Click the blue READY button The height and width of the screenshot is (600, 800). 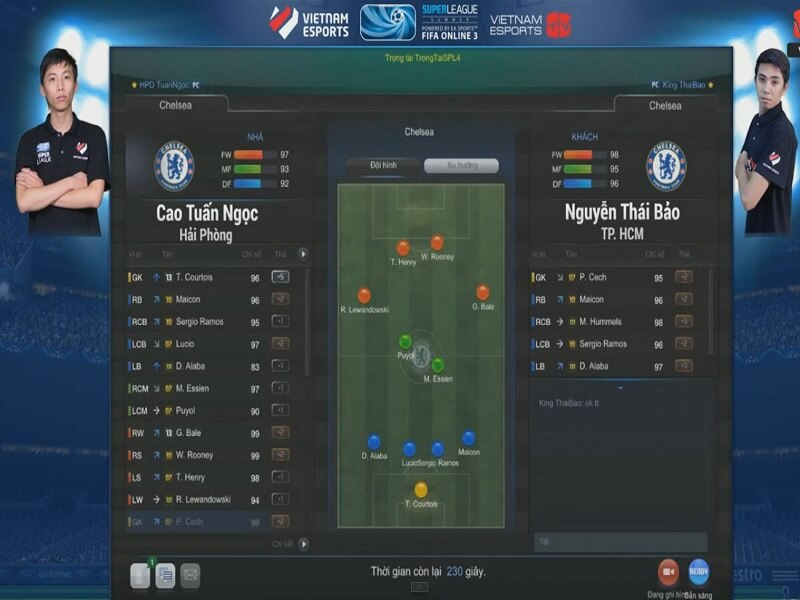698,572
